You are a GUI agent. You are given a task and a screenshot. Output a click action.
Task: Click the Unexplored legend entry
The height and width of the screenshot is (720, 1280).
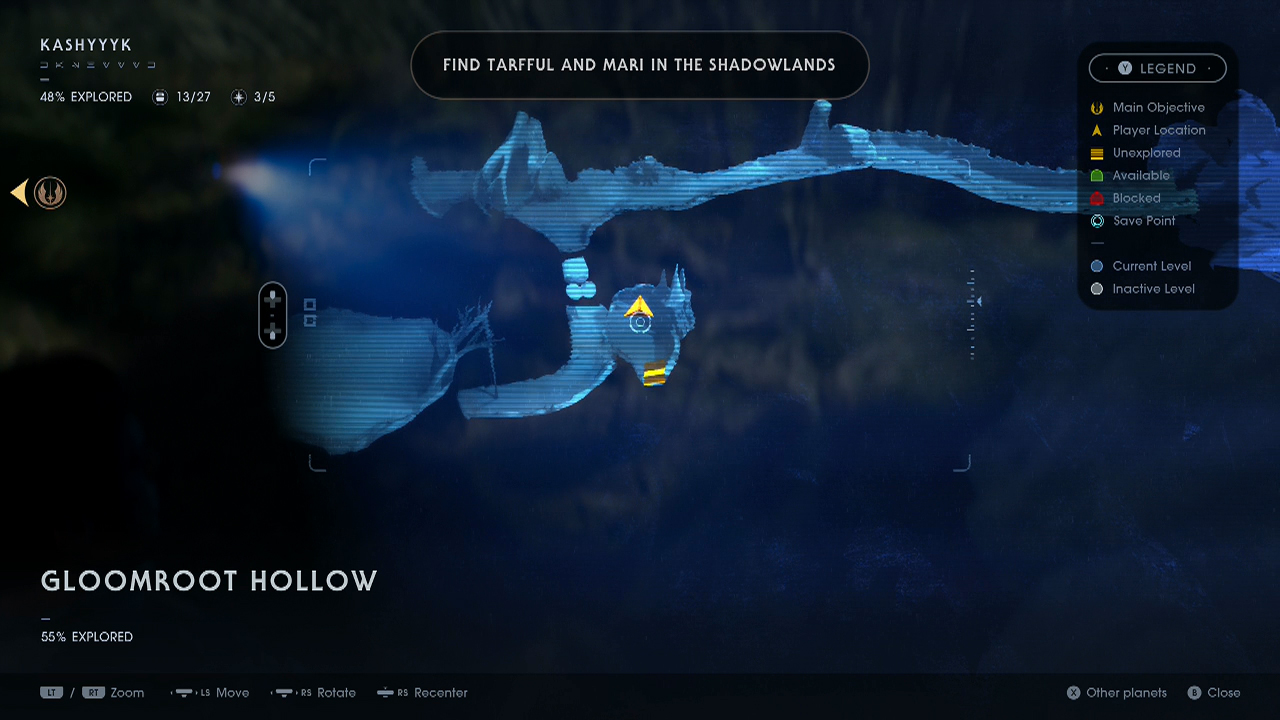tap(1097, 153)
